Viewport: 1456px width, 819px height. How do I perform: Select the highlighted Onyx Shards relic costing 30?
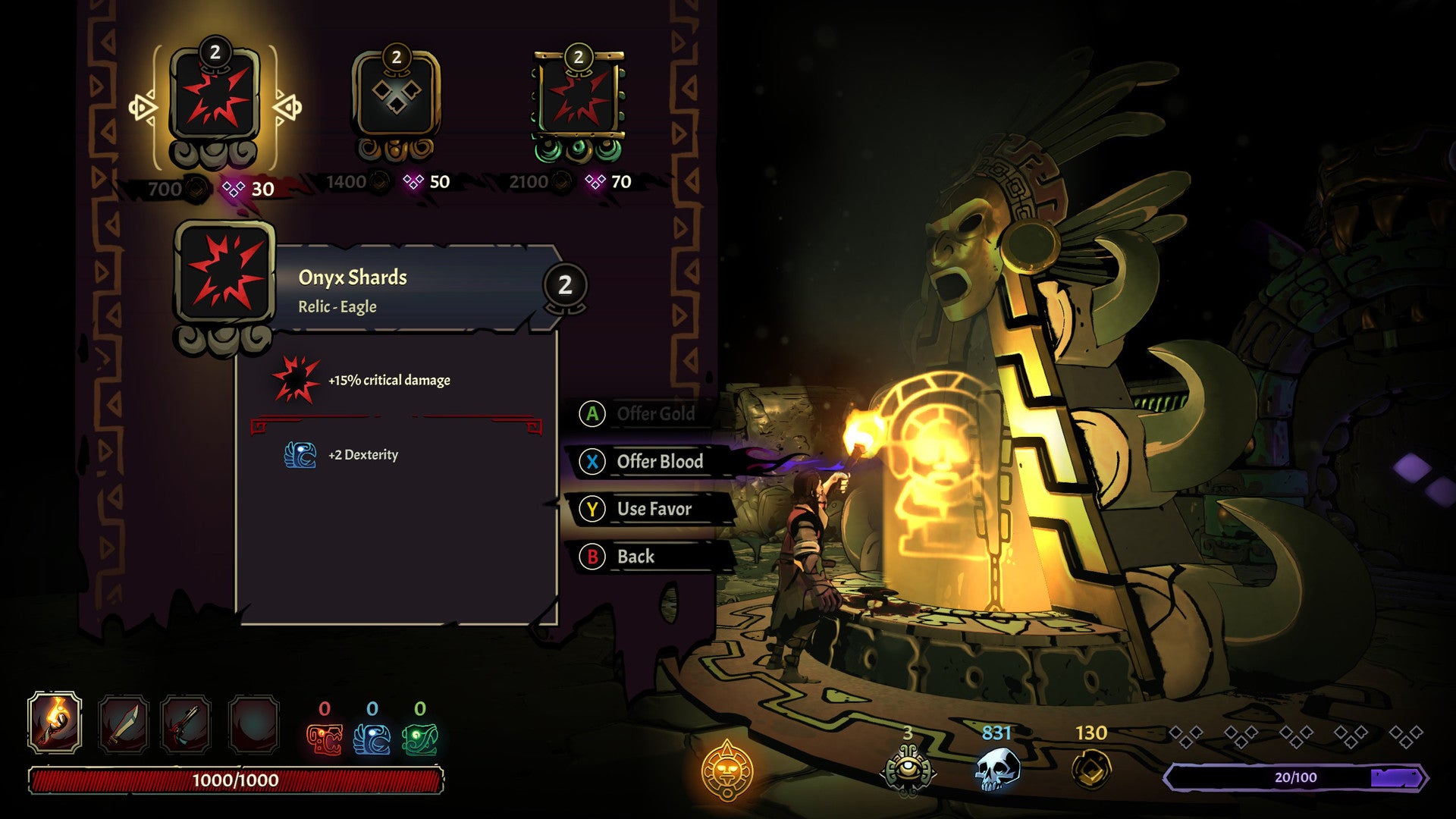tap(215, 97)
